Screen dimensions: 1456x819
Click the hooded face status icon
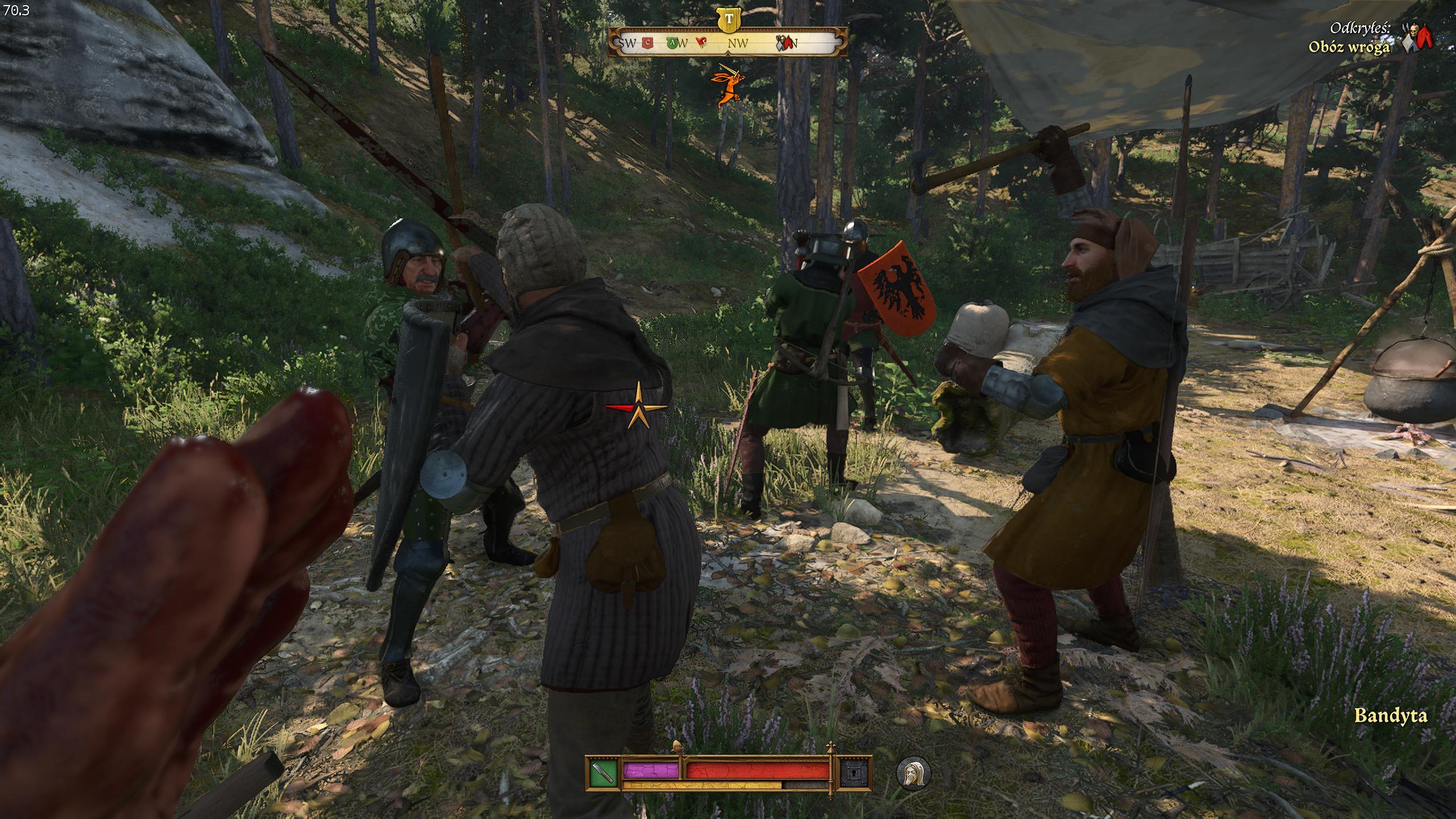point(913,773)
